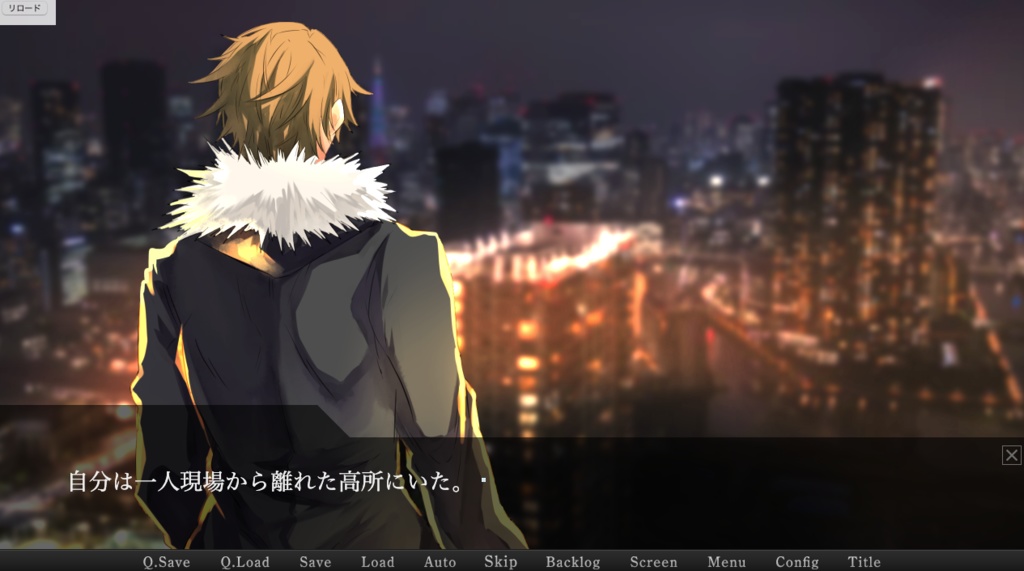Quick load with Q.Load
Viewport: 1024px width, 571px height.
point(245,562)
